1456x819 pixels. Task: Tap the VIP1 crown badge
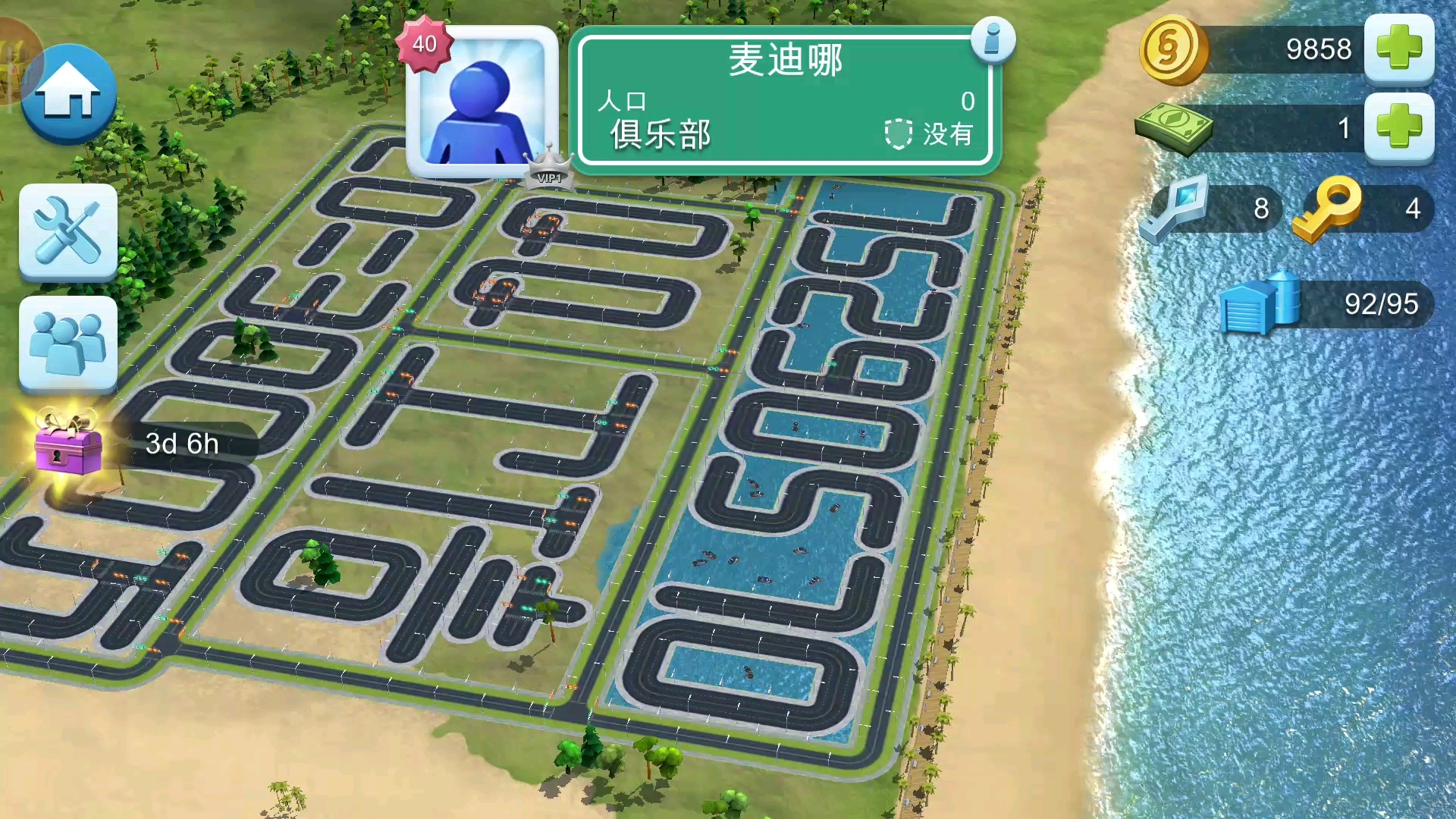tap(548, 168)
